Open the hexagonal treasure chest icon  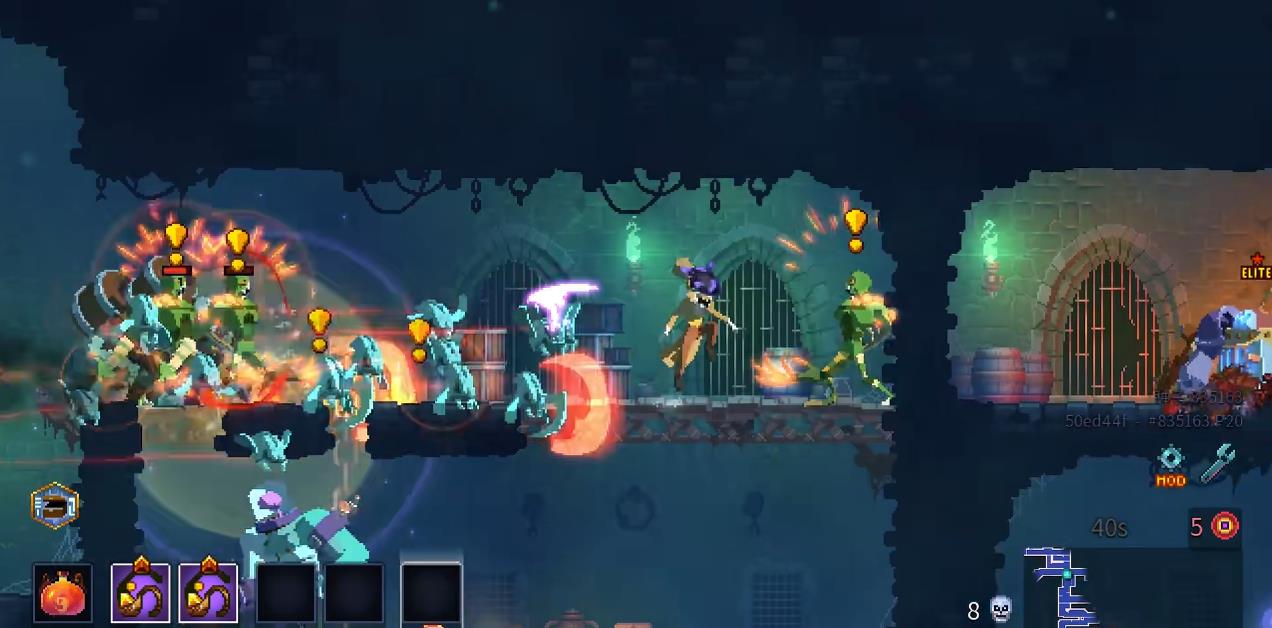[x=55, y=505]
